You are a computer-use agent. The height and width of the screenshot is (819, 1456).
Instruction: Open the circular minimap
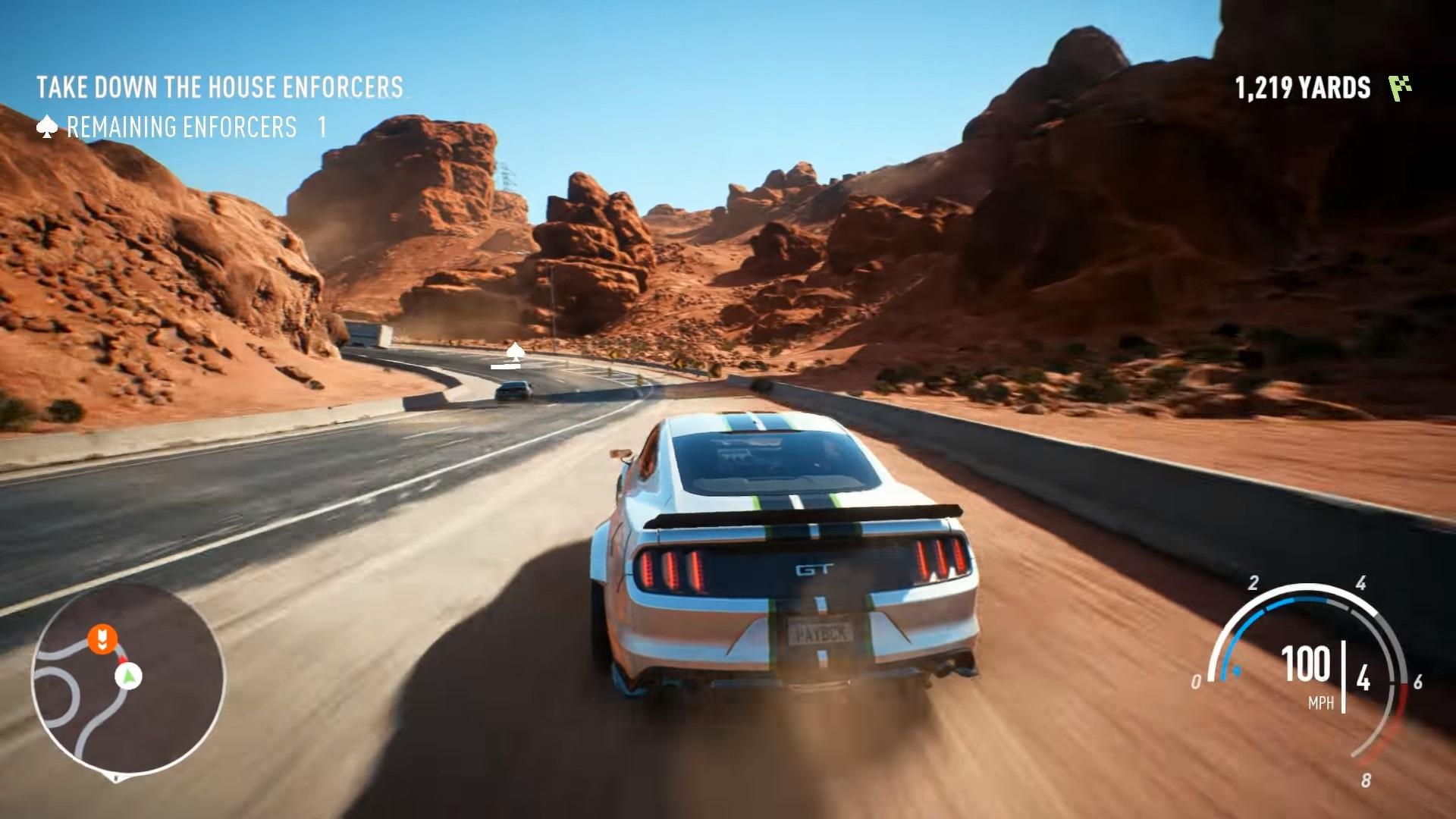[128, 679]
